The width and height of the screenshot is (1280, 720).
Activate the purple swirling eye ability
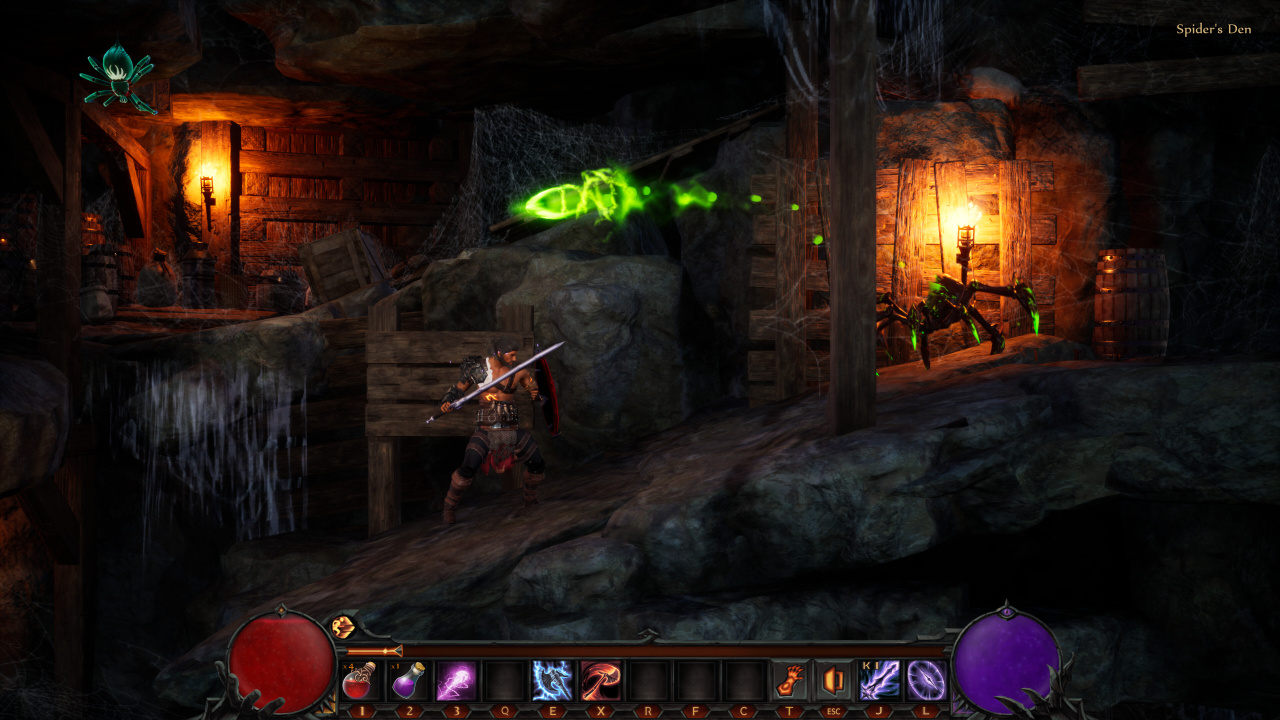[x=926, y=681]
